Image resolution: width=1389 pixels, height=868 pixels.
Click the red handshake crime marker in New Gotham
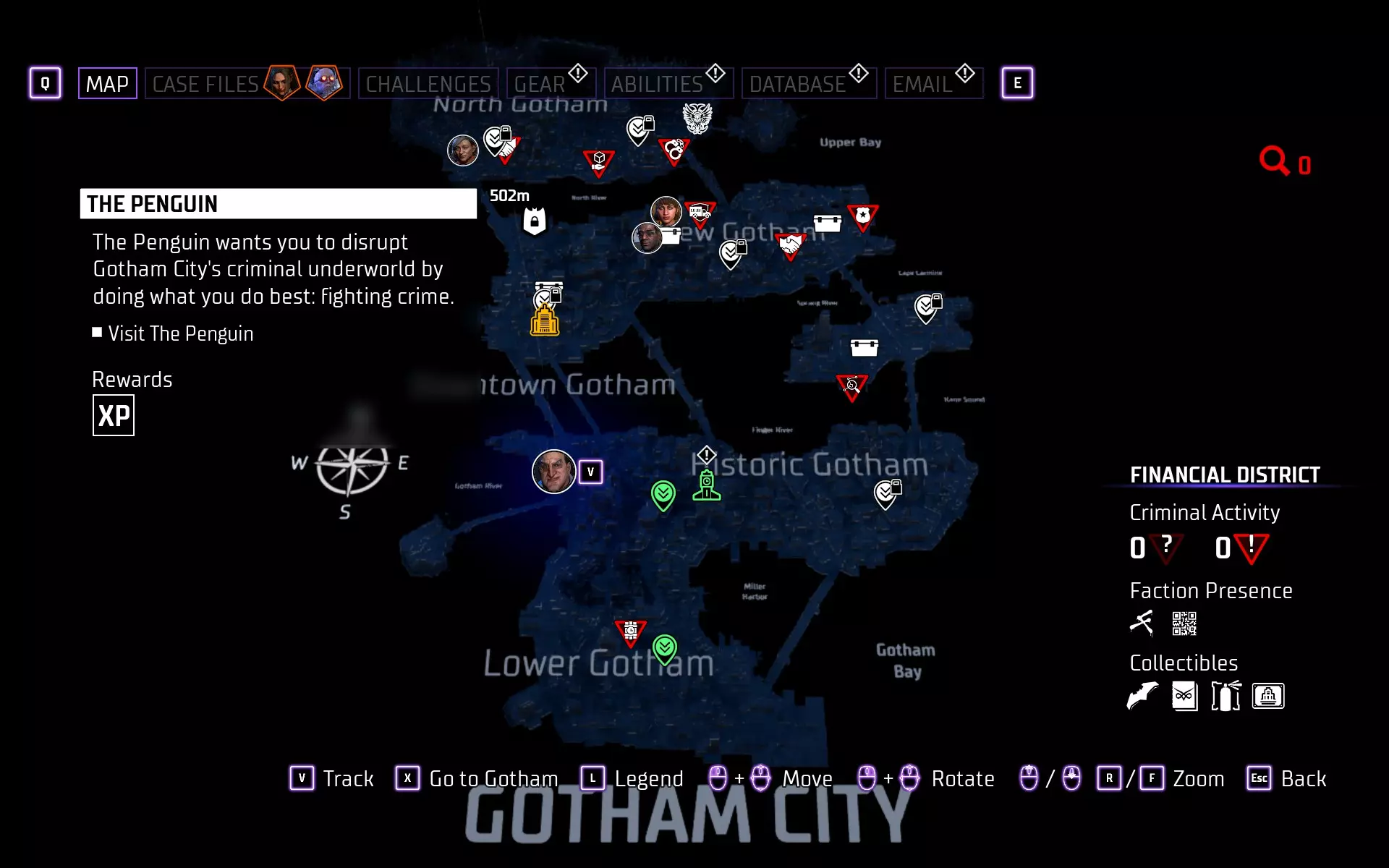pyautogui.click(x=791, y=244)
